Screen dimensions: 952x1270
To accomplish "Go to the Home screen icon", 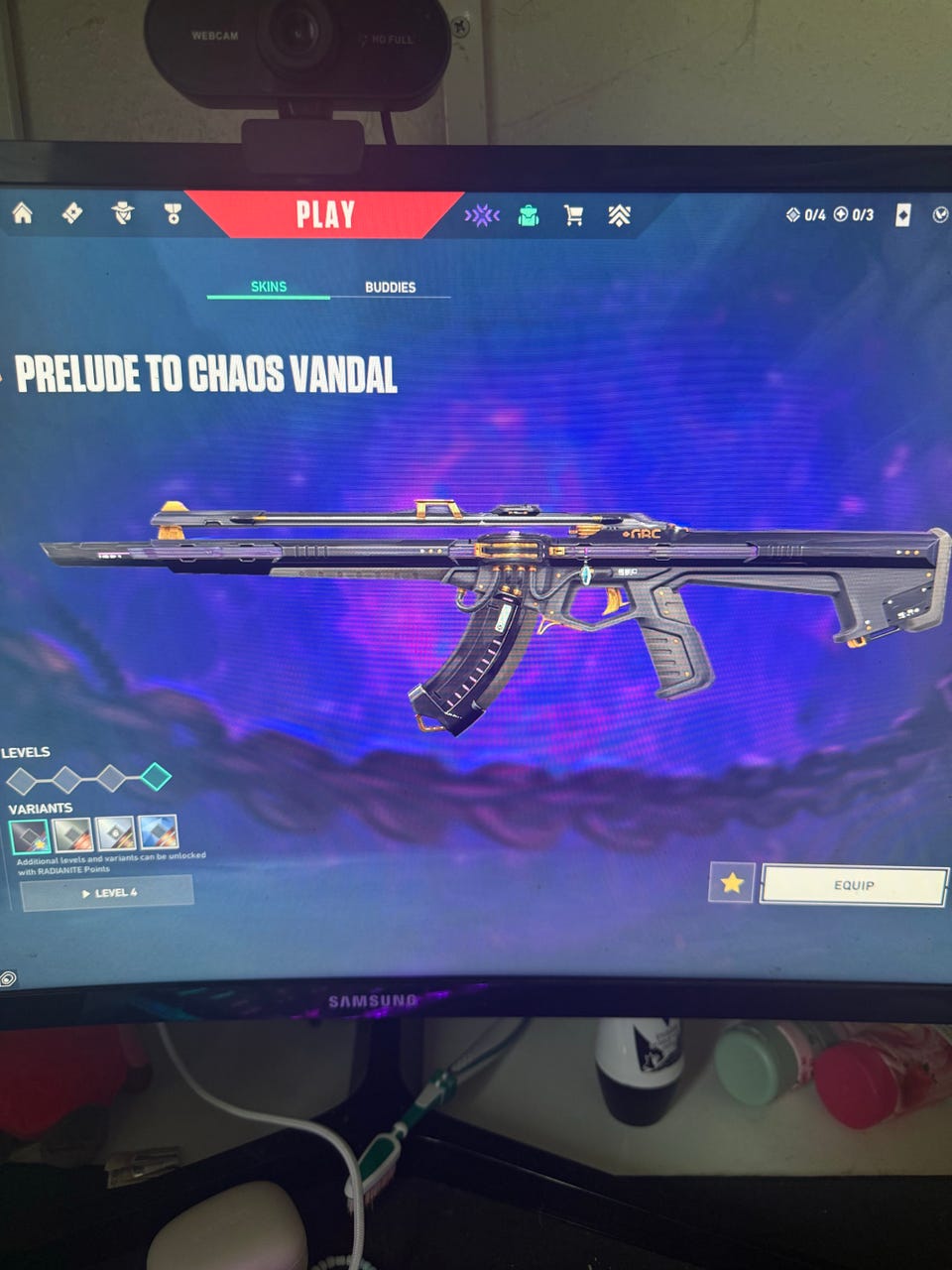I will 22,212.
